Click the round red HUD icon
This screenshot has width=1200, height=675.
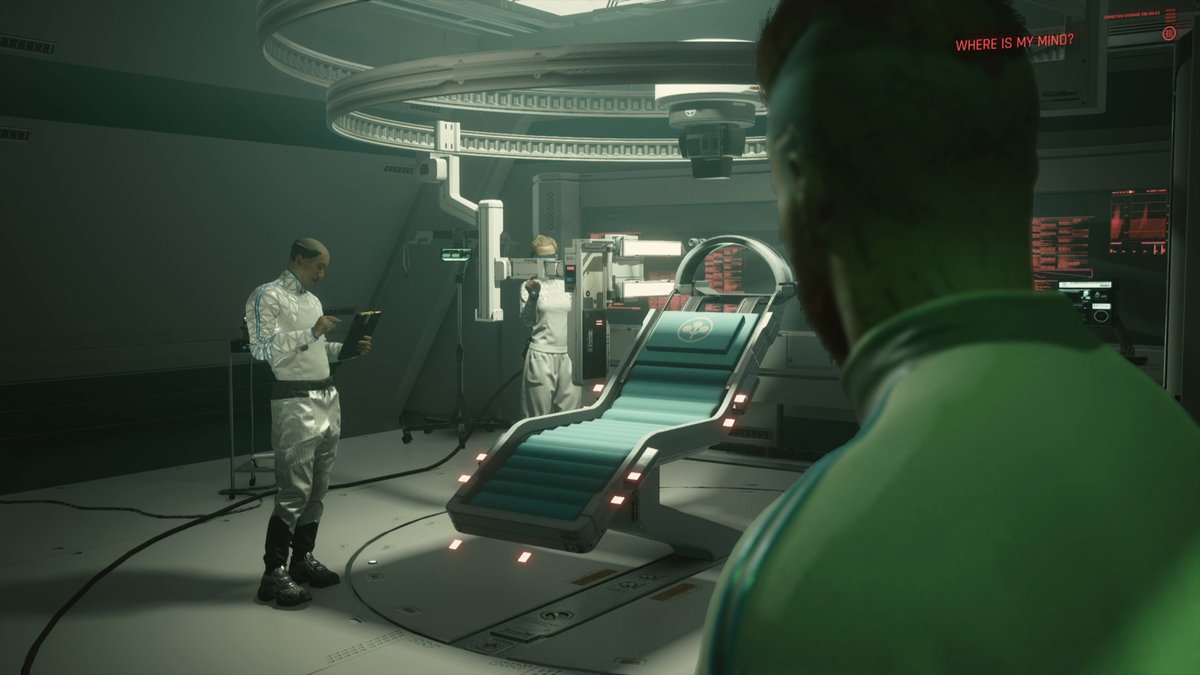1169,34
